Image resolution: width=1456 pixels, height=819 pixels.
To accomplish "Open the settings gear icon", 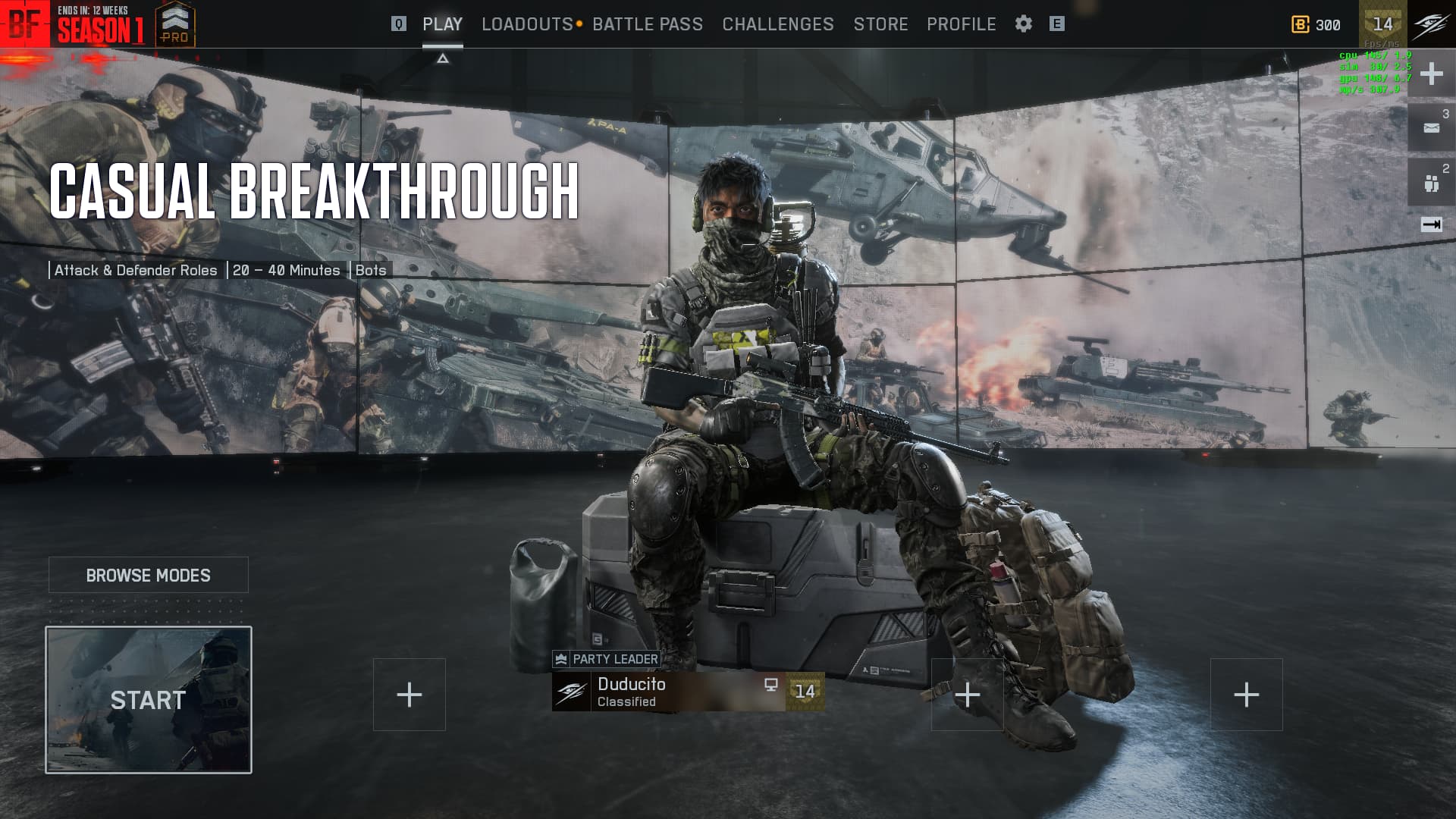I will pyautogui.click(x=1023, y=24).
